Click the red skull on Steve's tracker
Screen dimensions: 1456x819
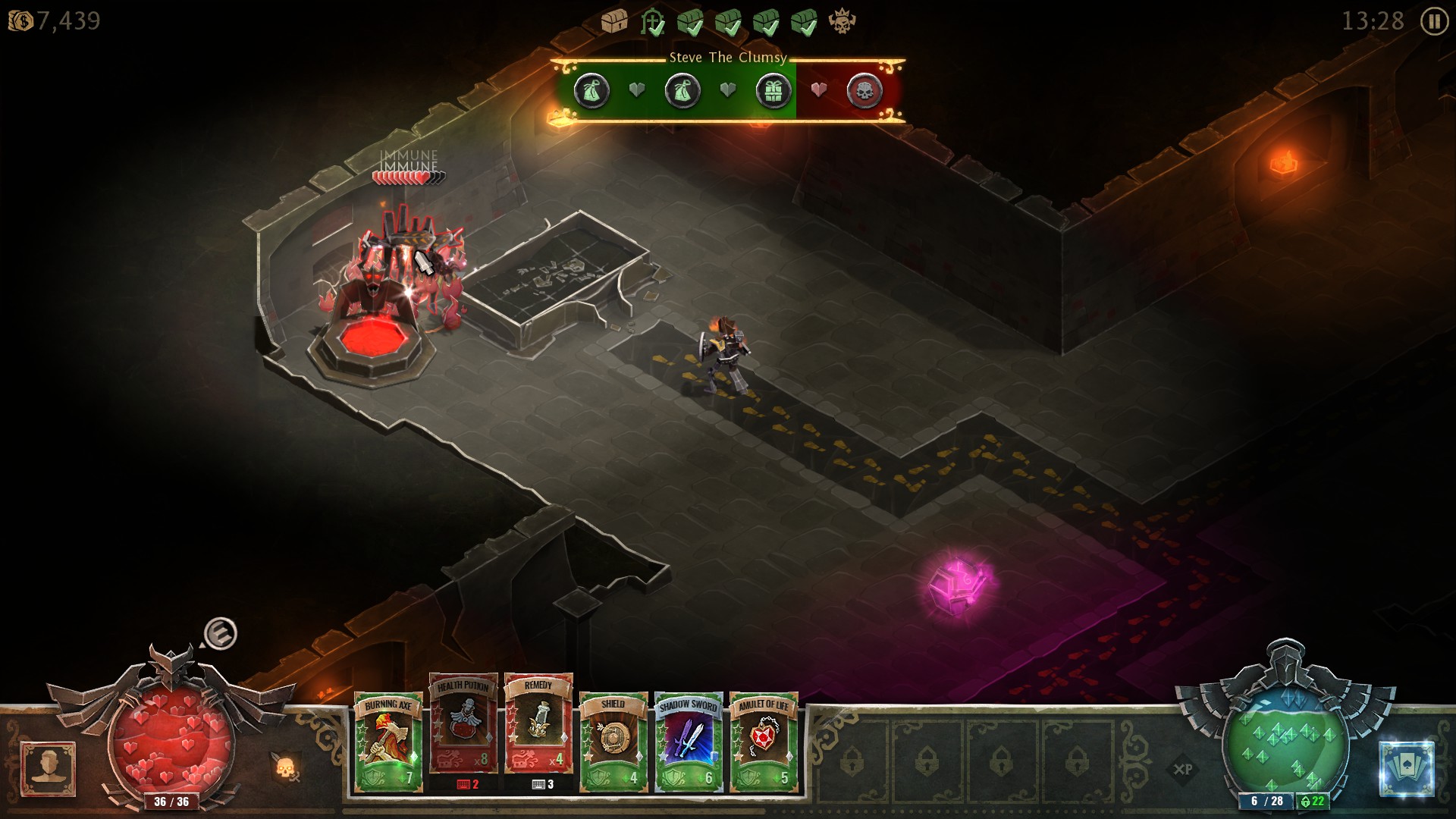click(864, 91)
